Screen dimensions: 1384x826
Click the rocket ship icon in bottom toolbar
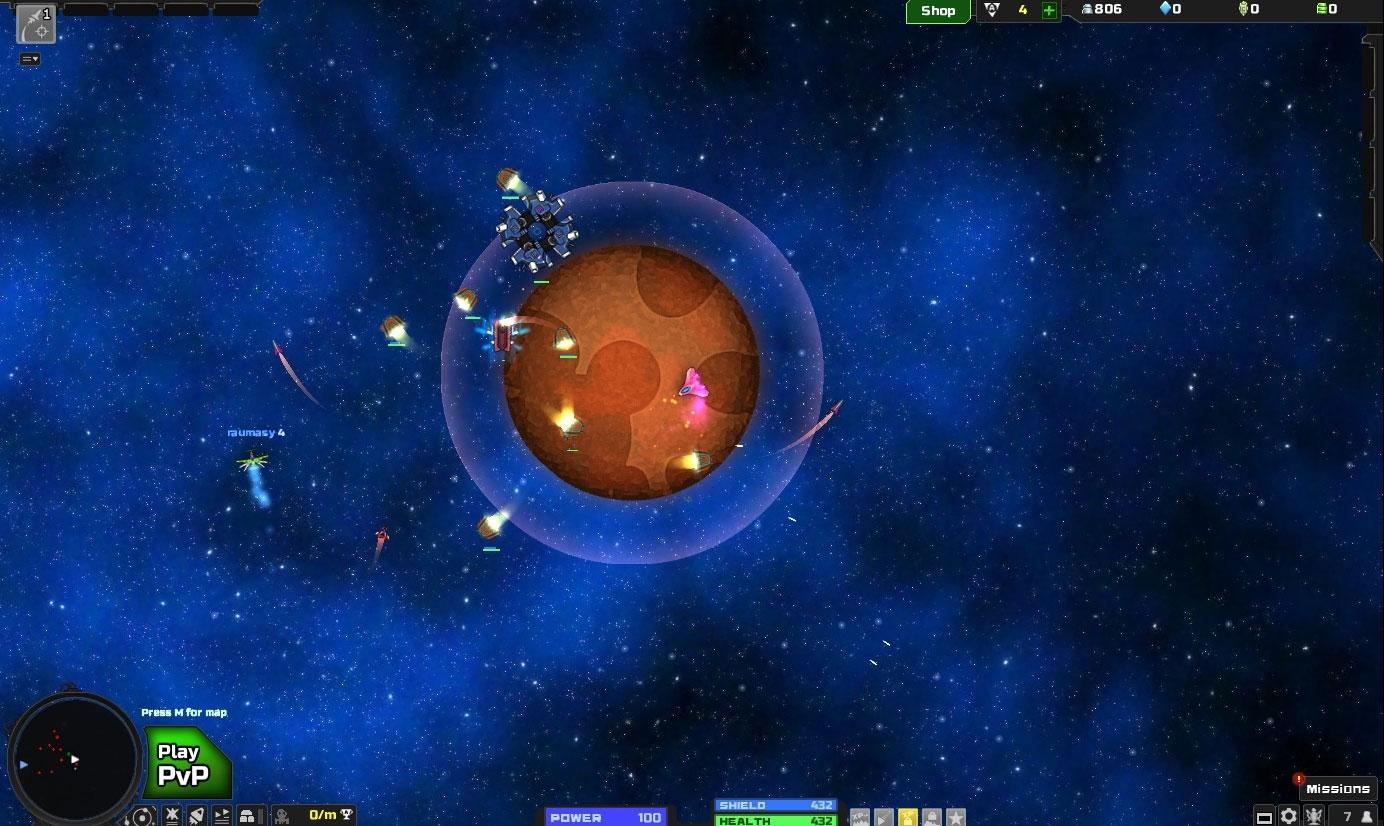click(196, 816)
